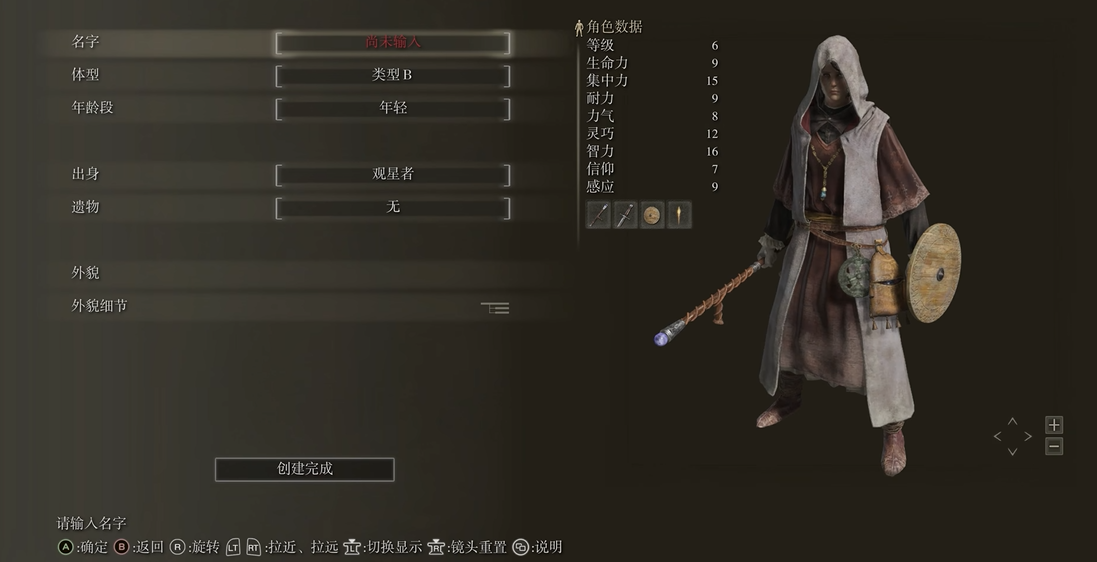Select the 名字 name input field
Image resolution: width=1097 pixels, height=562 pixels.
tap(393, 43)
